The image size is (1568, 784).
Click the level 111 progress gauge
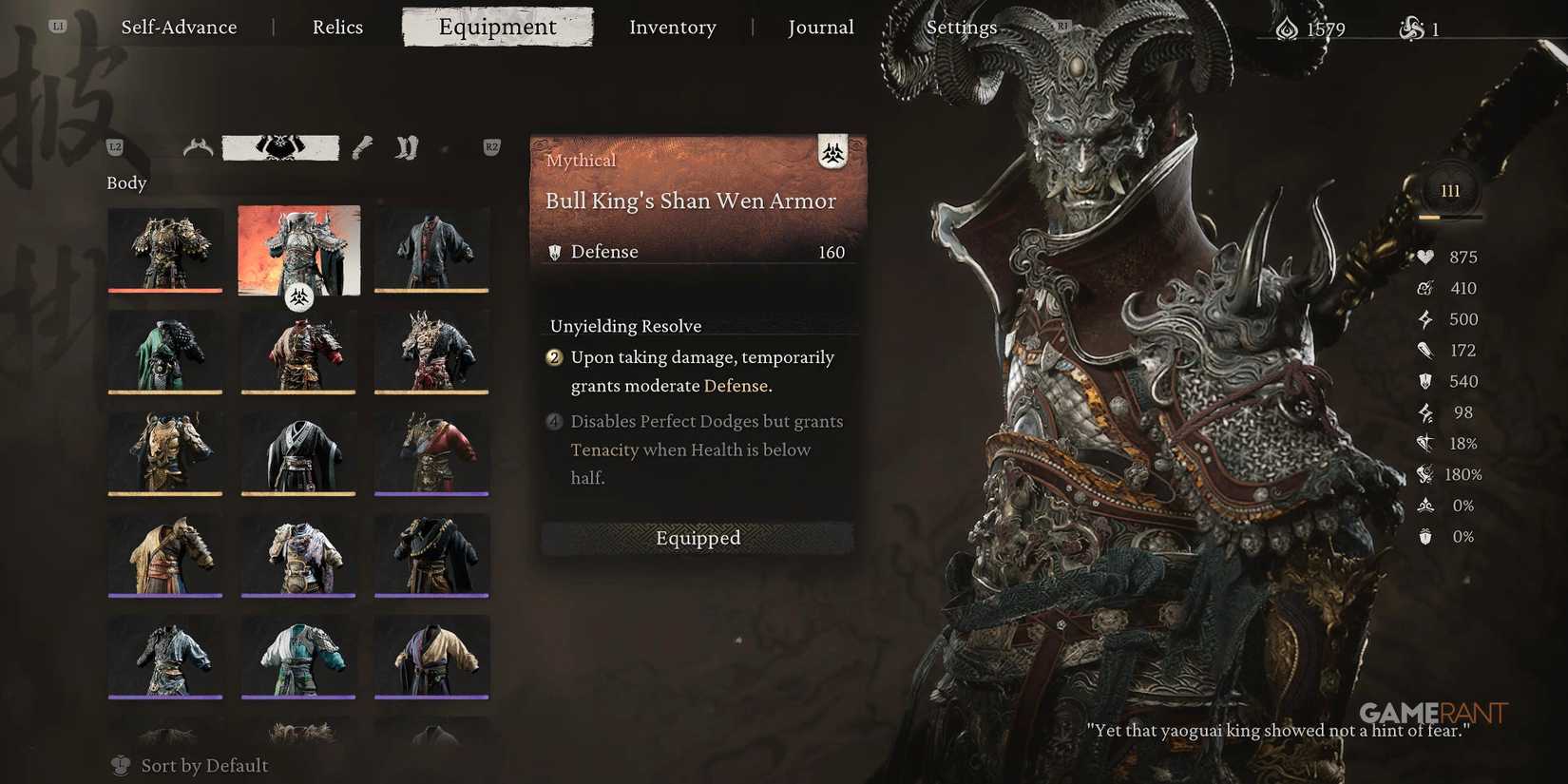[x=1450, y=190]
